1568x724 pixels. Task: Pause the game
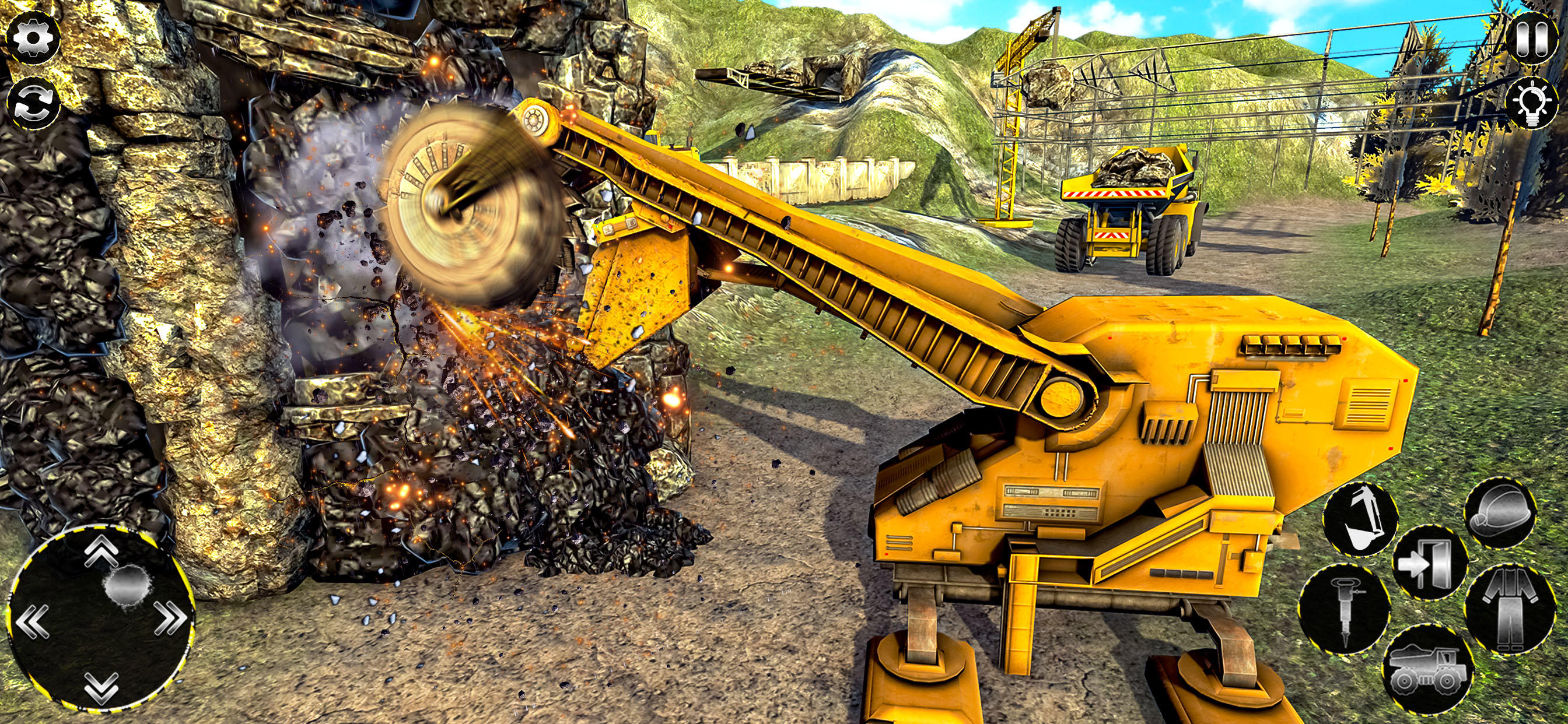[1534, 40]
